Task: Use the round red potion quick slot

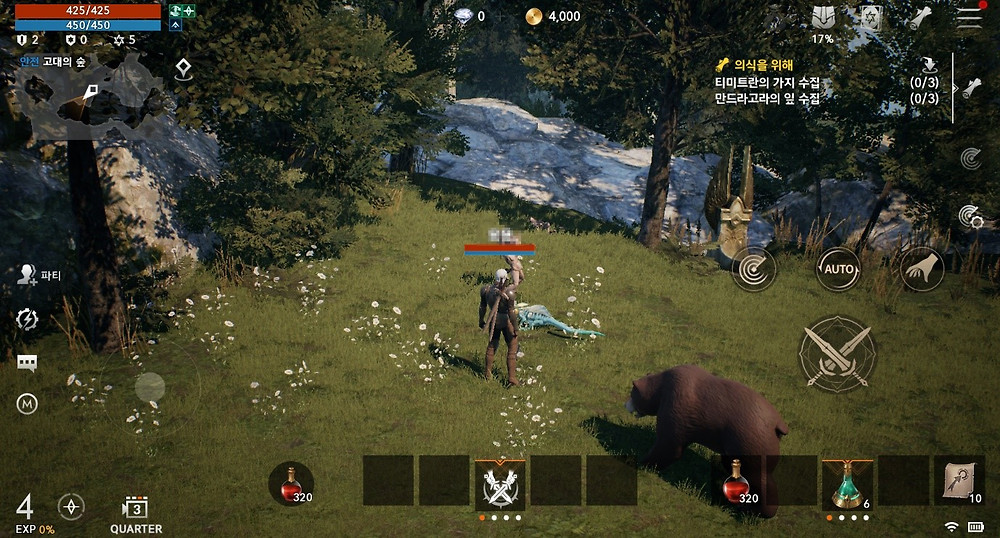Action: 291,483
